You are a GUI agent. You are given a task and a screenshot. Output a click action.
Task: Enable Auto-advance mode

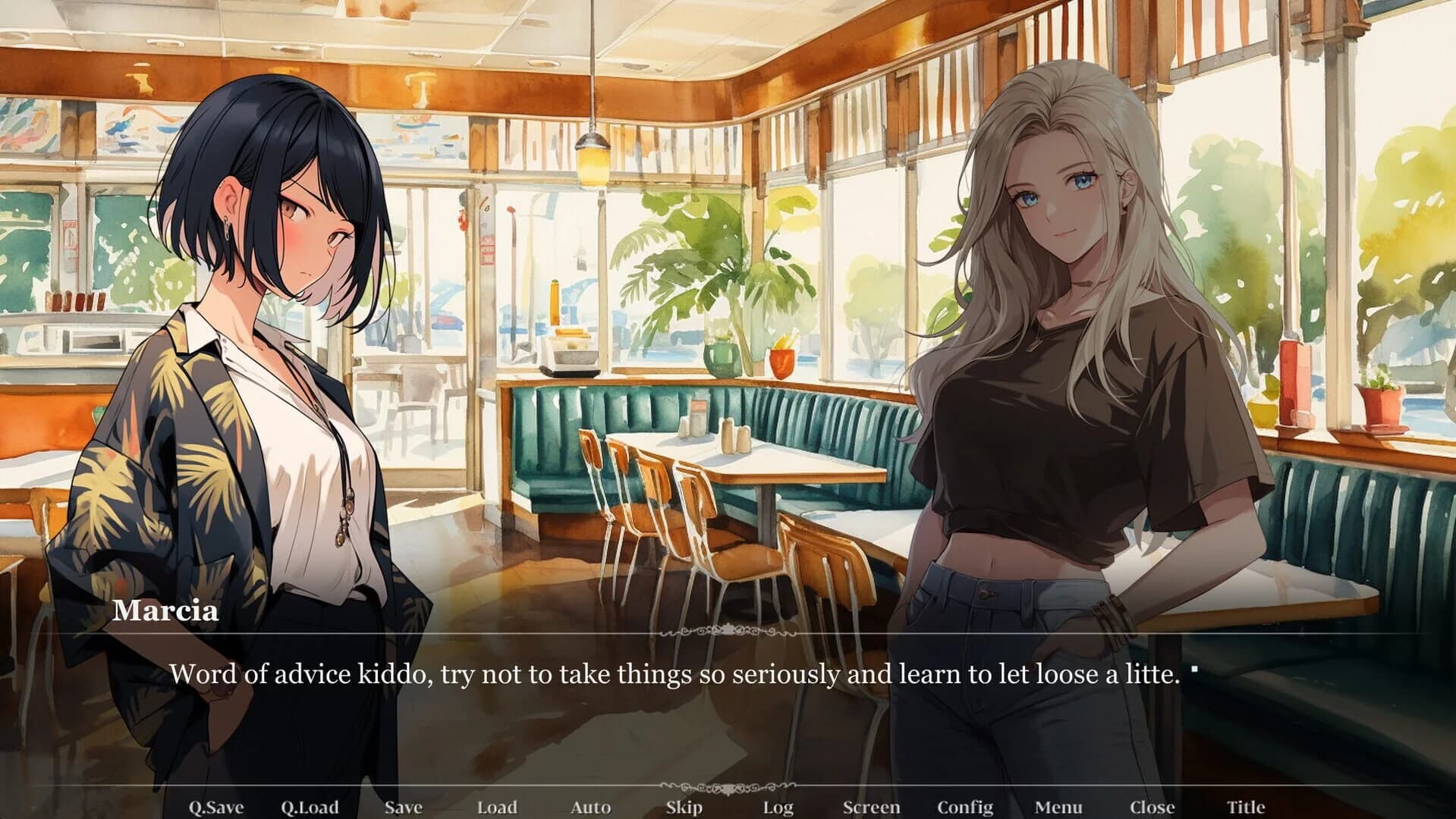pyautogui.click(x=590, y=807)
